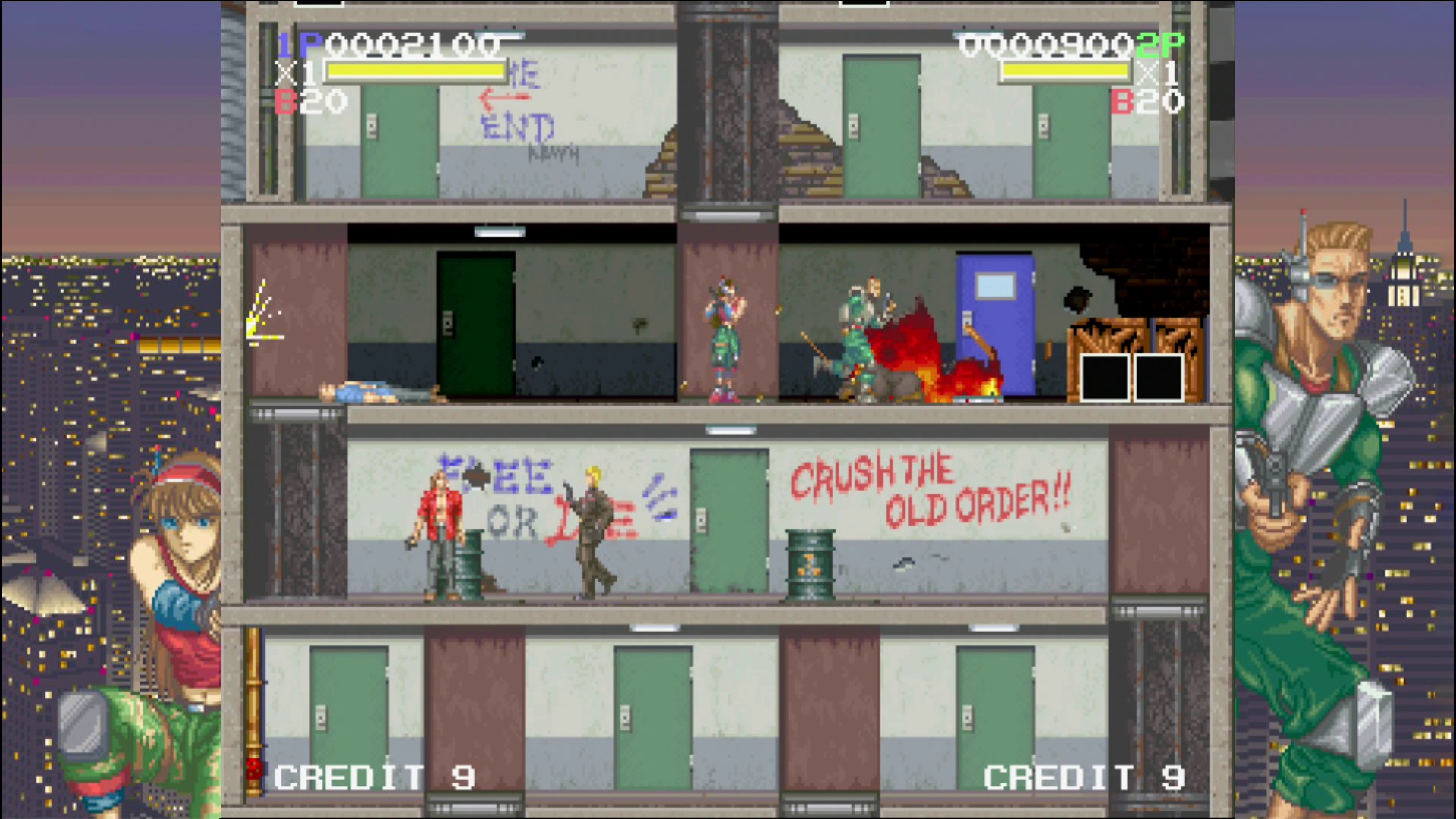This screenshot has height=819, width=1456.
Task: Click the radioactive barrel with hazard symbol
Action: [809, 565]
